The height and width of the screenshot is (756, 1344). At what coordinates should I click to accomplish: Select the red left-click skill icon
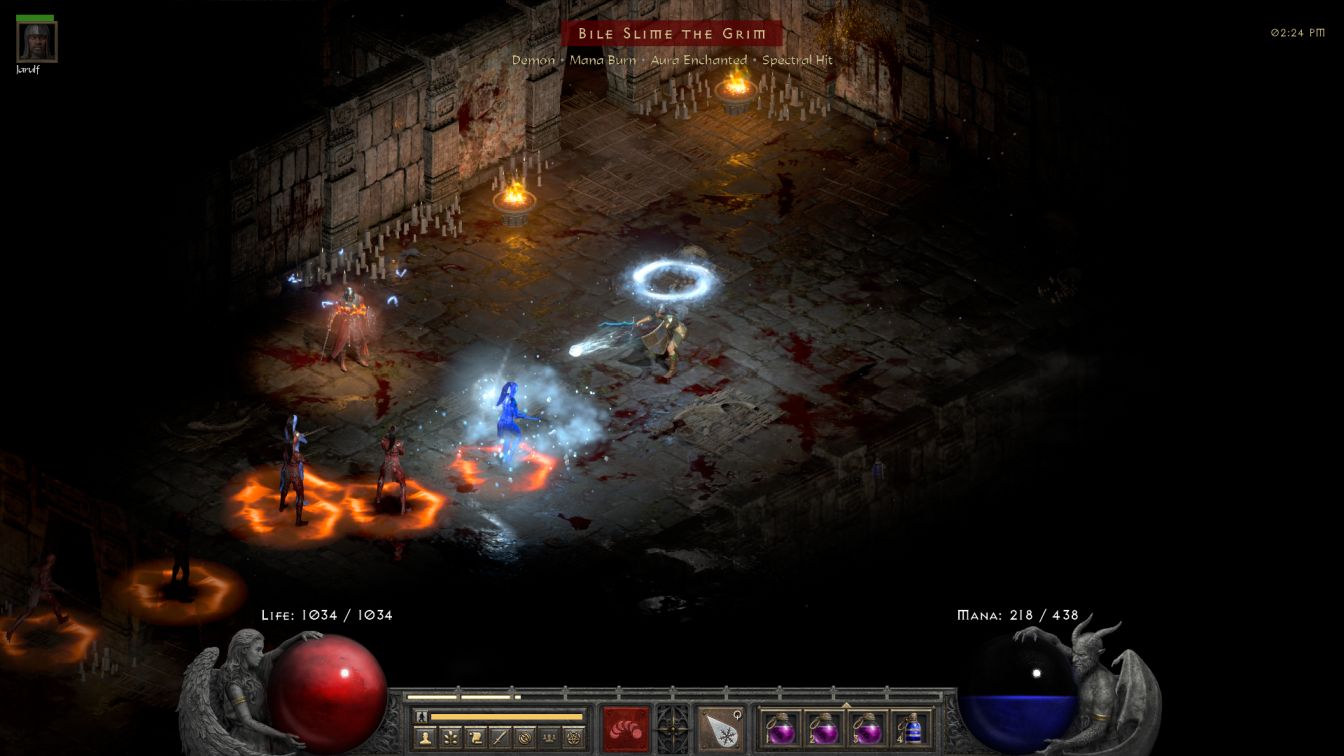(x=625, y=728)
